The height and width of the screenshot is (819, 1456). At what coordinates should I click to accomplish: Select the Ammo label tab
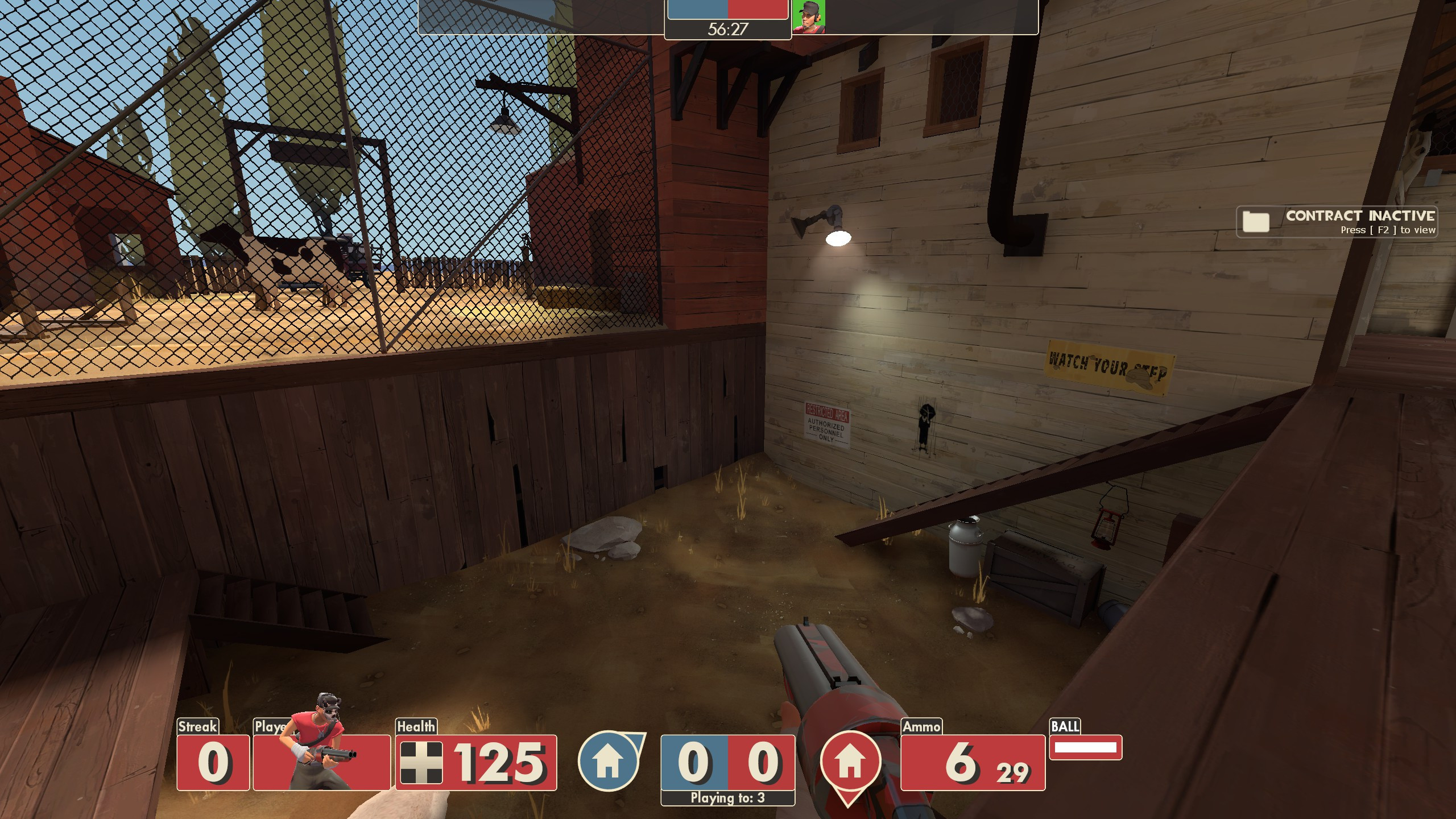point(922,727)
